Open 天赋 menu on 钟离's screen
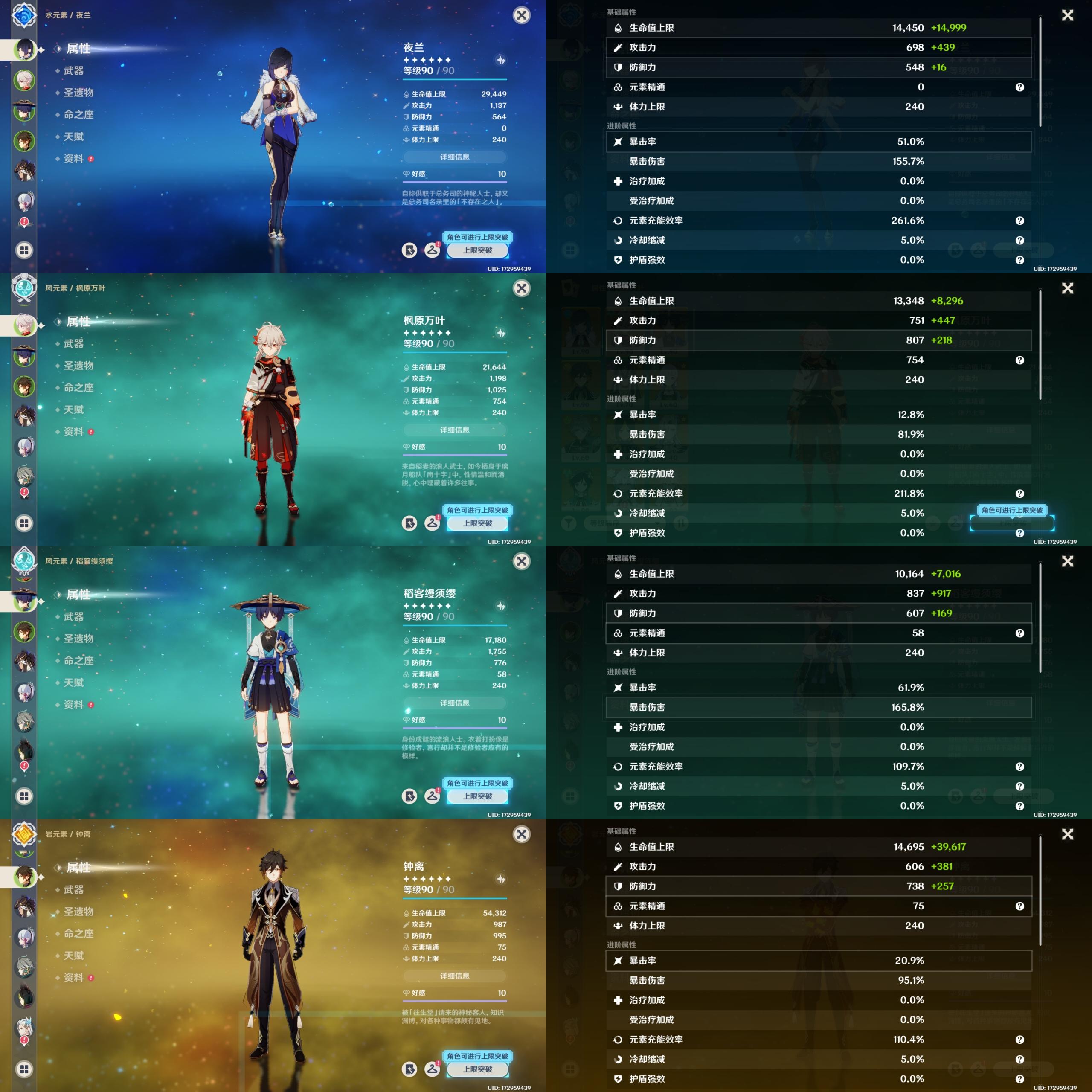The image size is (1092, 1092). point(73,956)
